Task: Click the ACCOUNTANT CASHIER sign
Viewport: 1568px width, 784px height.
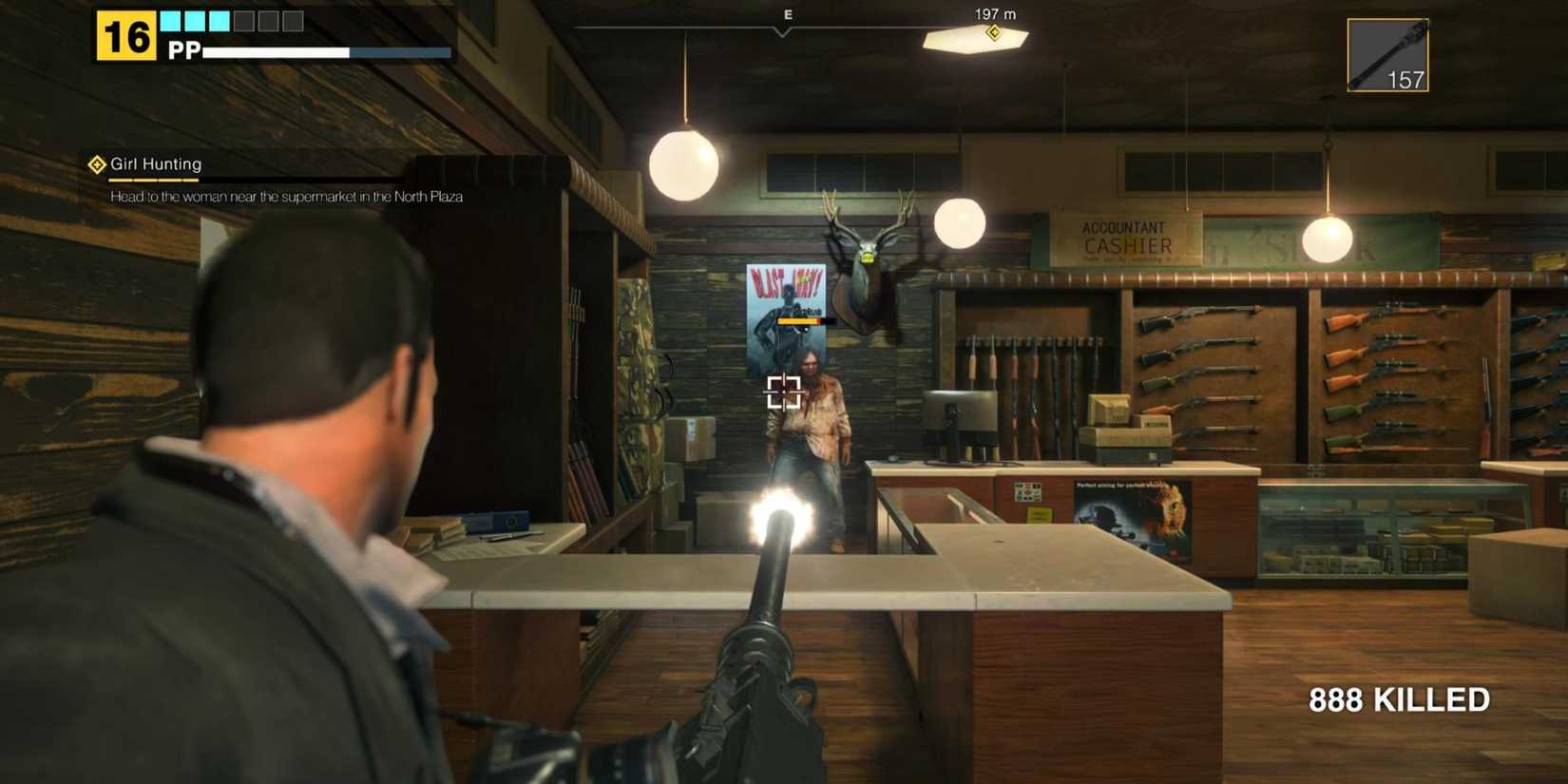Action: pos(1125,237)
